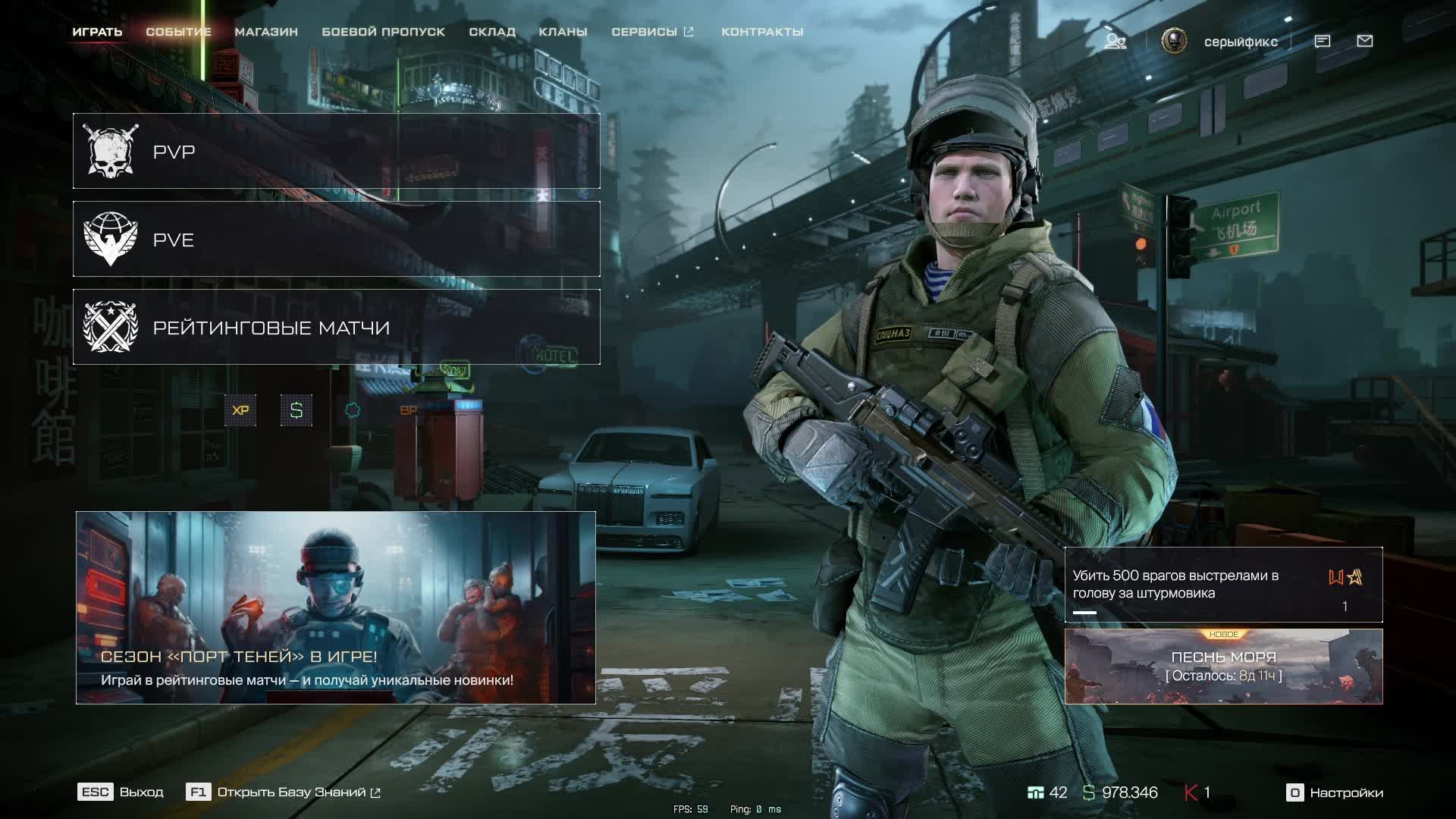Open the СОБЫТИЕ tab
The height and width of the screenshot is (819, 1456).
(x=178, y=32)
